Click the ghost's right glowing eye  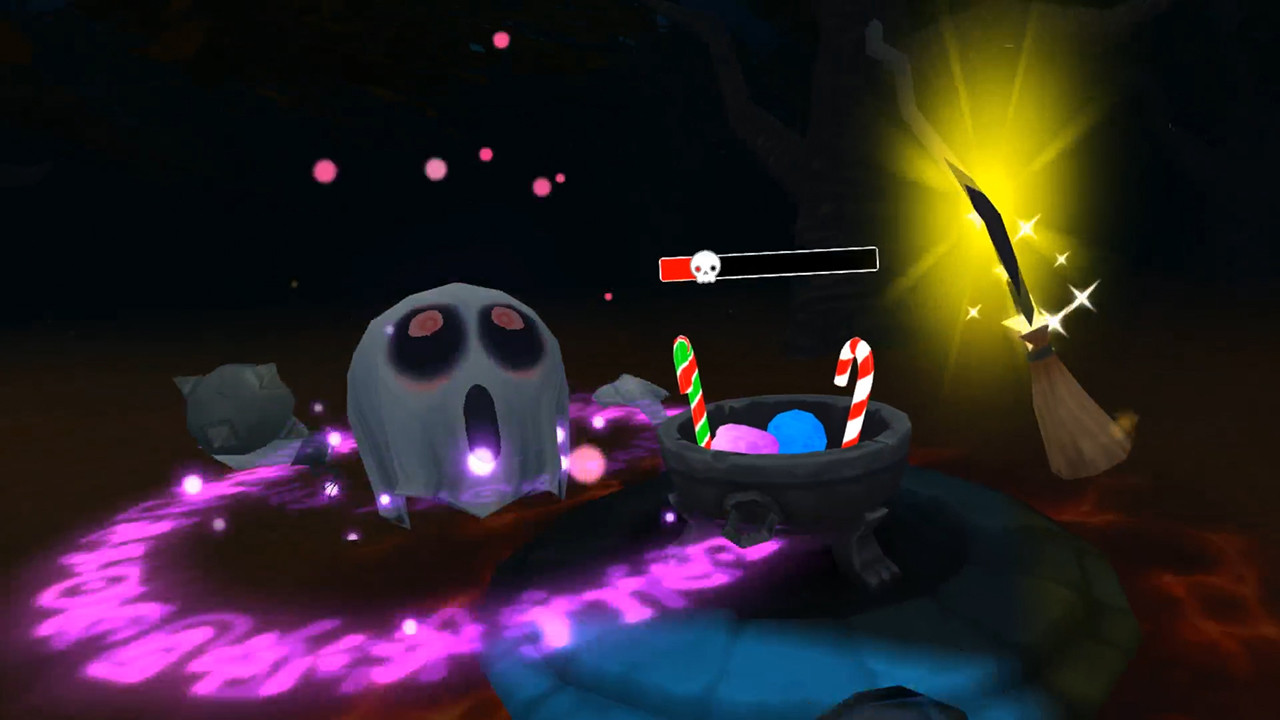(x=505, y=320)
